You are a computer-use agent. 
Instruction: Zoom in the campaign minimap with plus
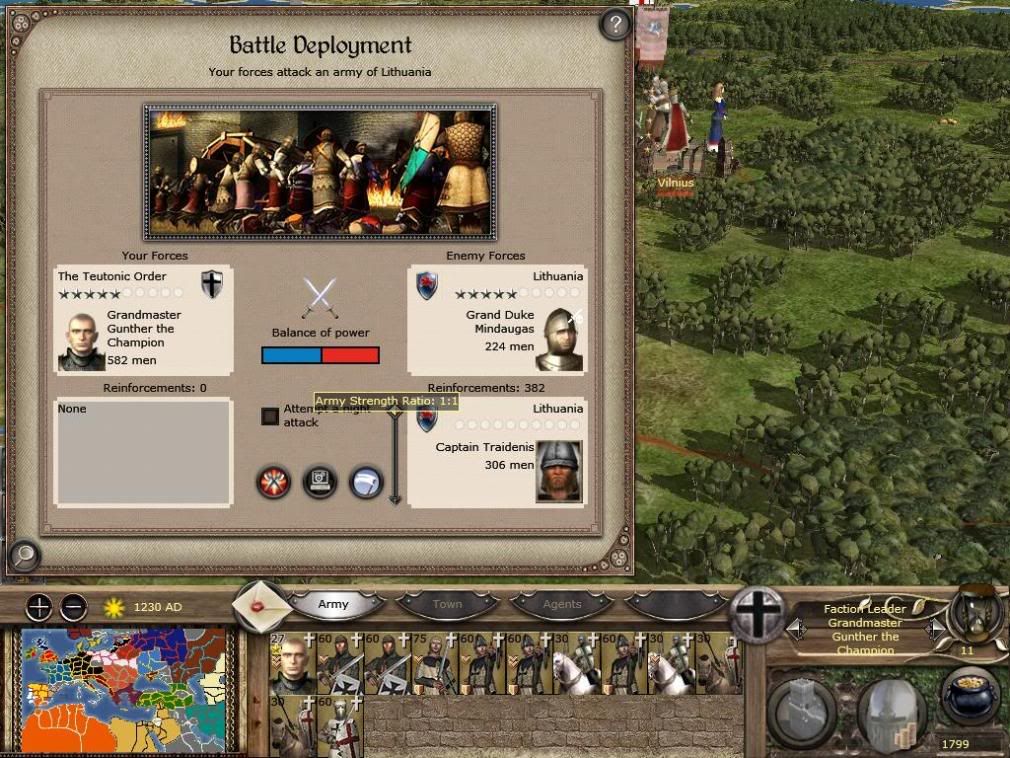tap(38, 607)
